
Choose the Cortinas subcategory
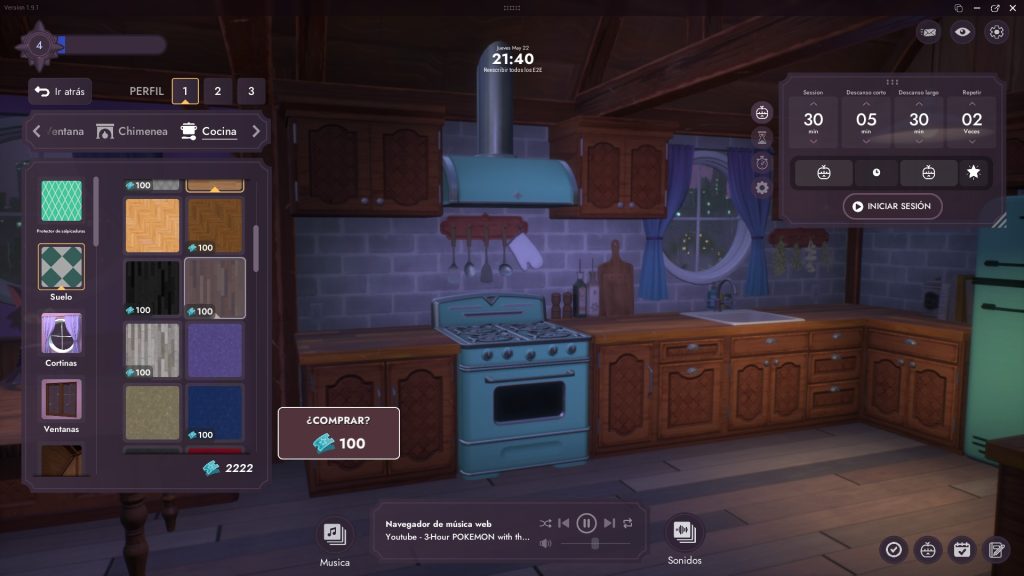coord(62,339)
